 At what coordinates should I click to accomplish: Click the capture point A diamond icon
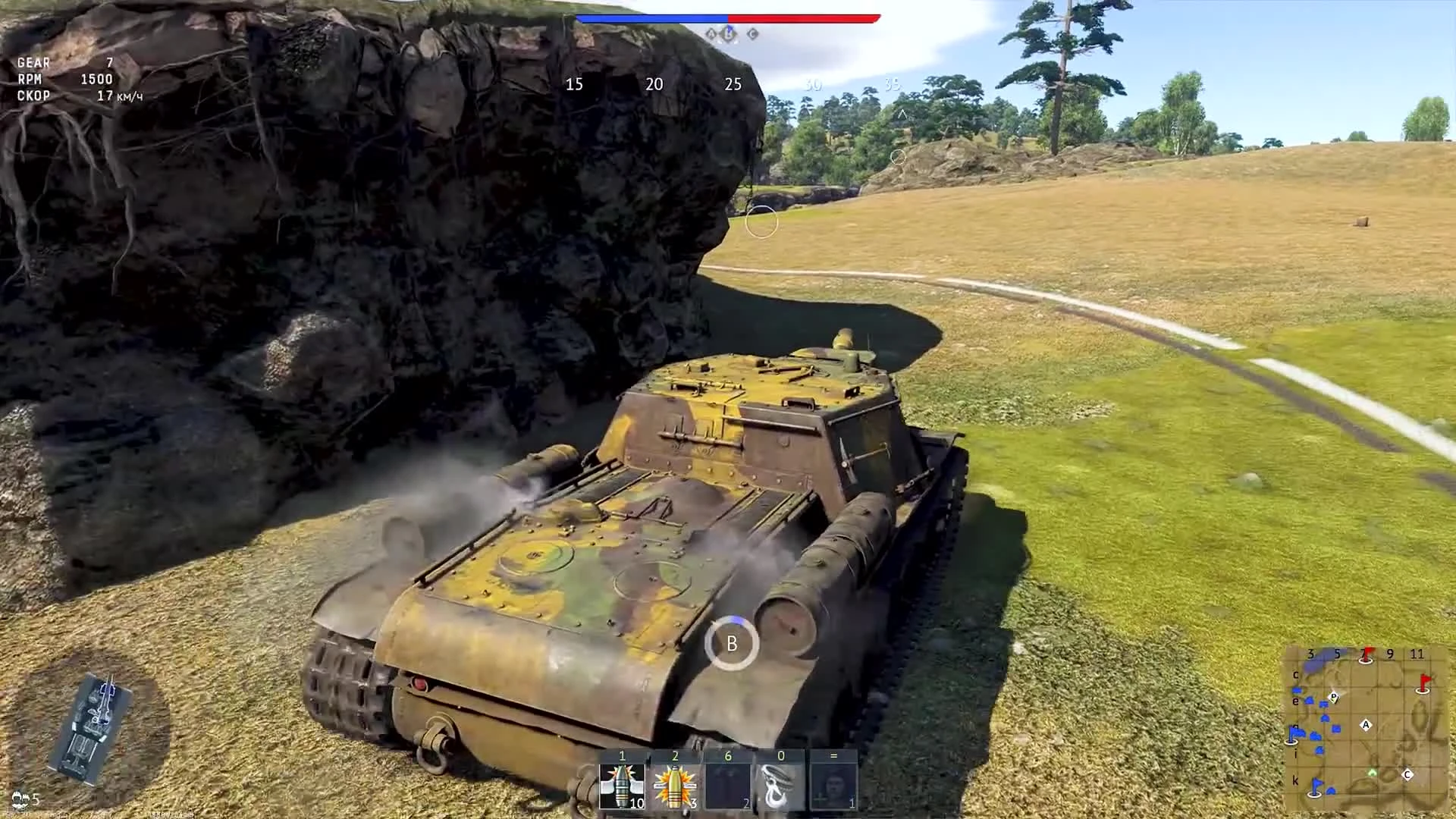click(x=711, y=34)
